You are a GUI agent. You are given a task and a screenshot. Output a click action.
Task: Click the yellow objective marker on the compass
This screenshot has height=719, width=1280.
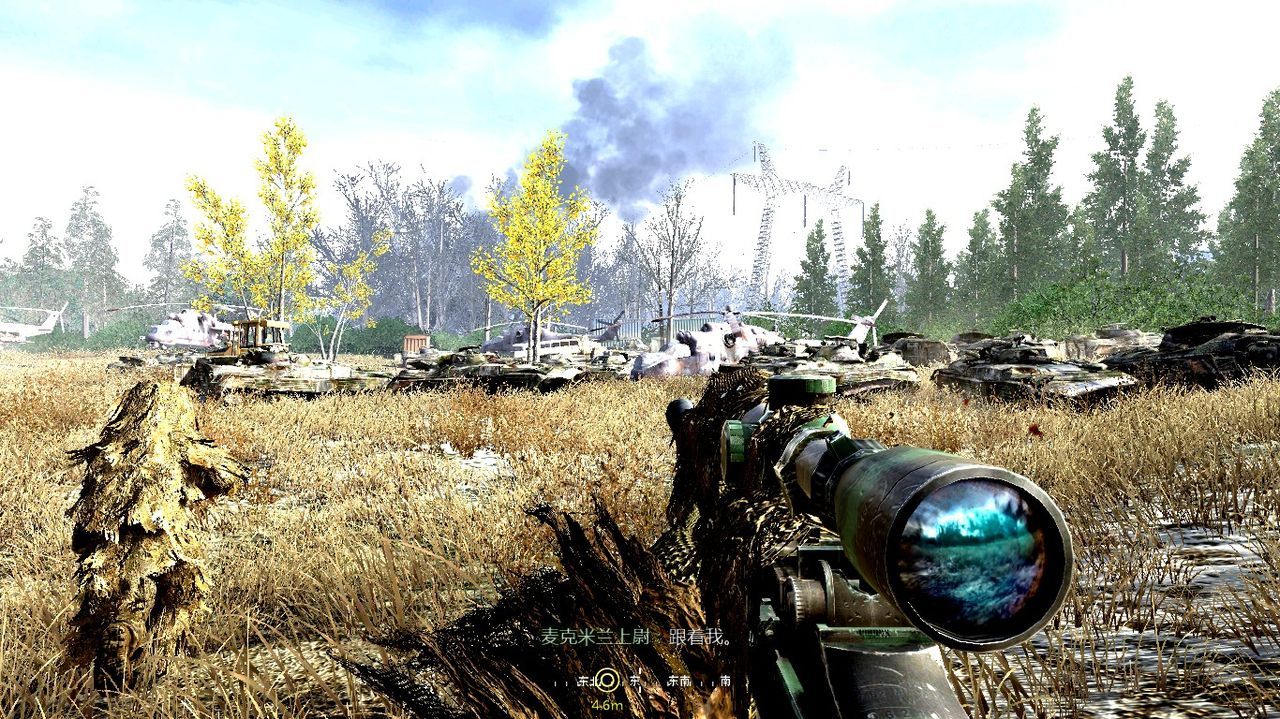pos(606,681)
